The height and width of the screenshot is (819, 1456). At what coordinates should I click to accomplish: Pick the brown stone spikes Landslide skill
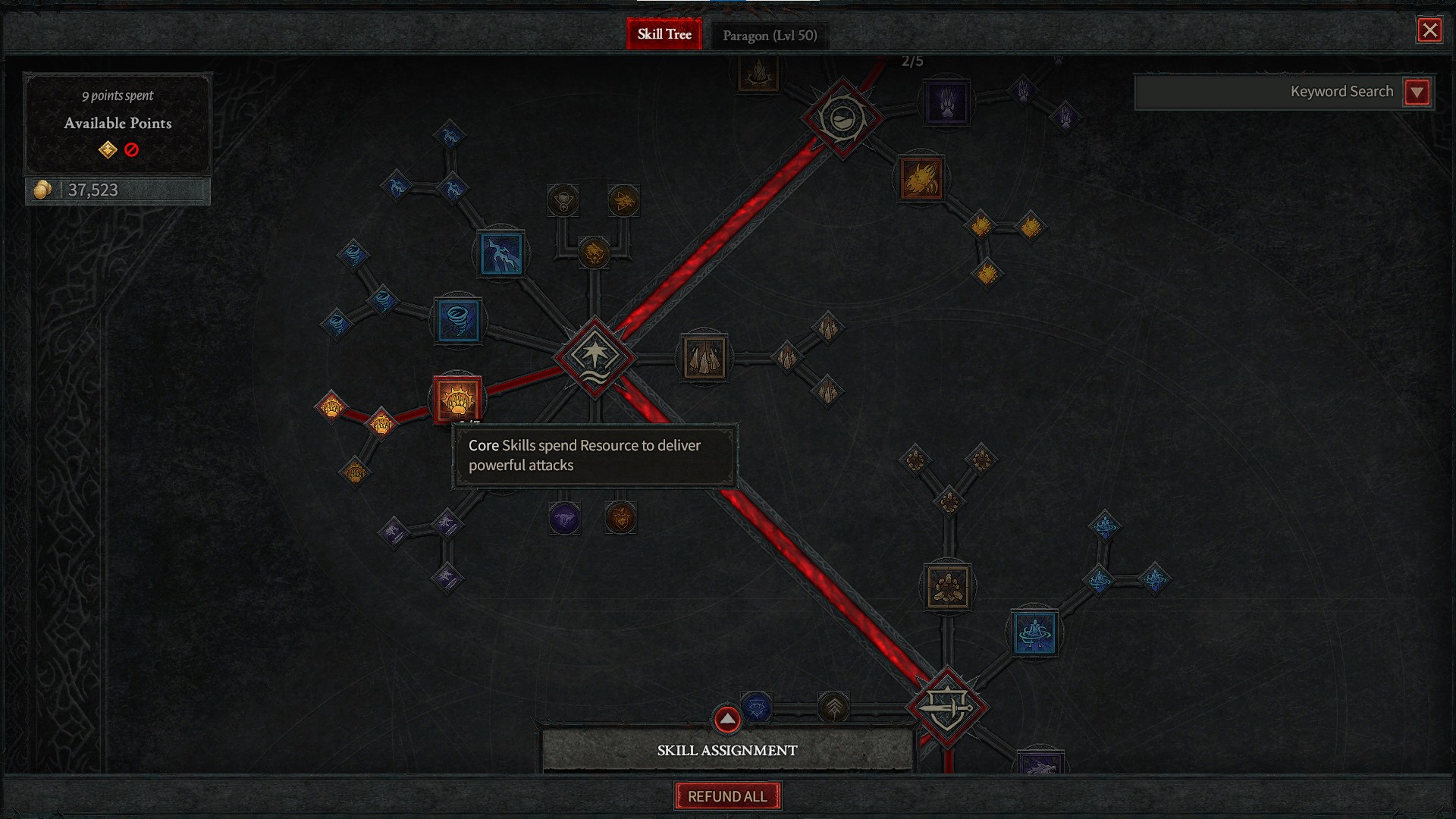pos(704,357)
